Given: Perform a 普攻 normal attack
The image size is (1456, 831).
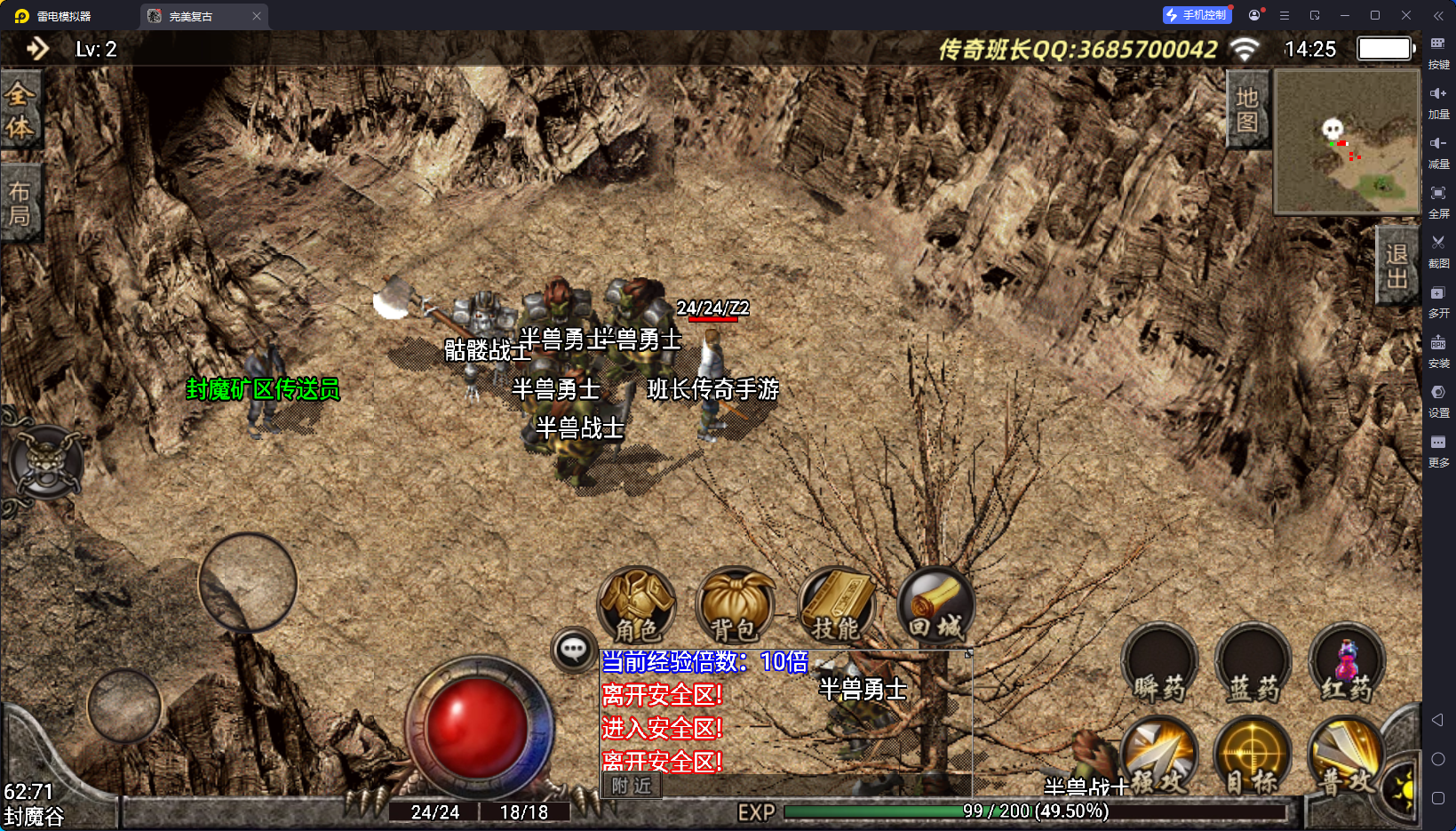Looking at the screenshot, I should coord(1347,756).
